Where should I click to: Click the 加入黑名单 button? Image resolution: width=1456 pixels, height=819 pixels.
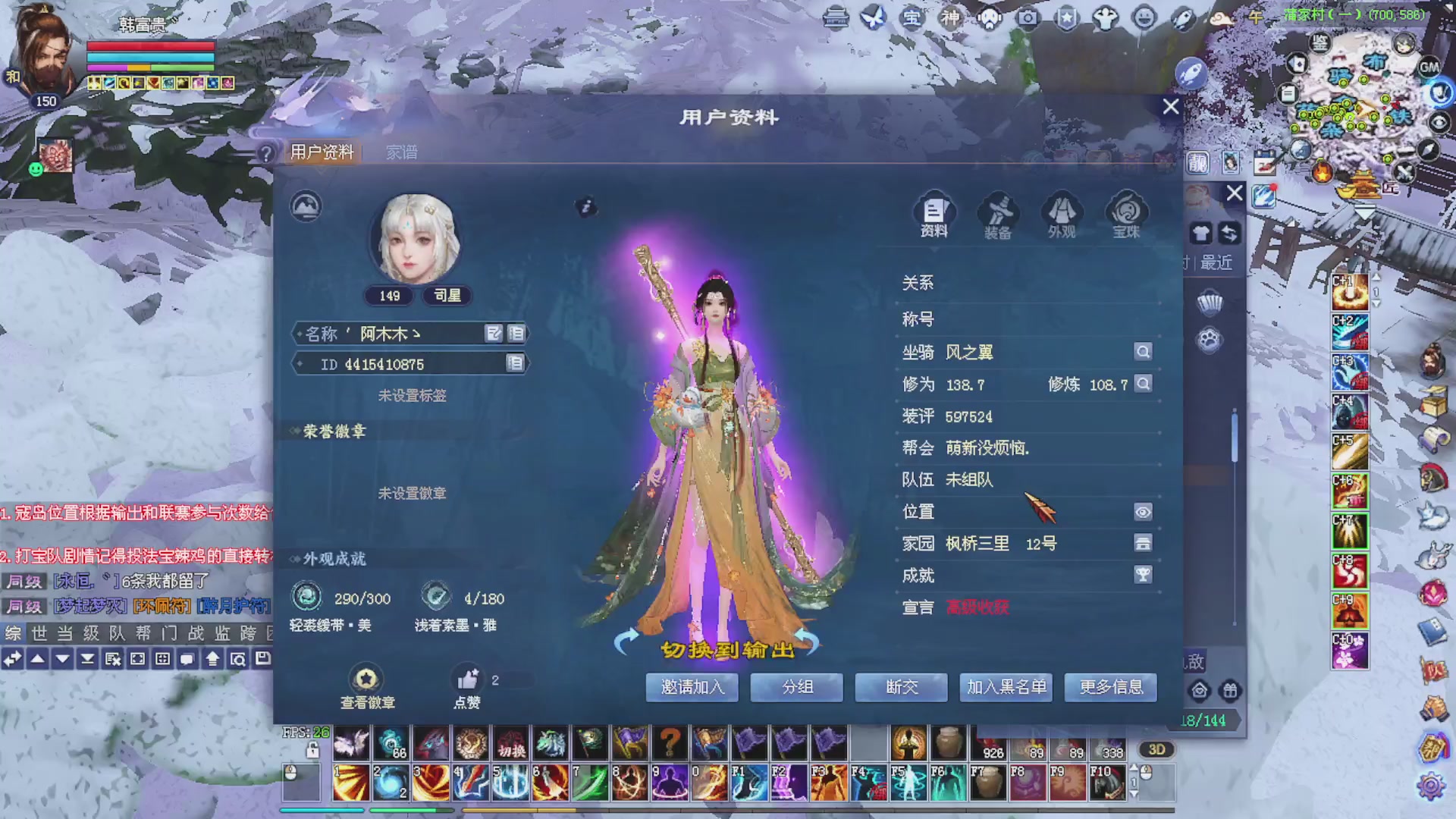point(1006,688)
